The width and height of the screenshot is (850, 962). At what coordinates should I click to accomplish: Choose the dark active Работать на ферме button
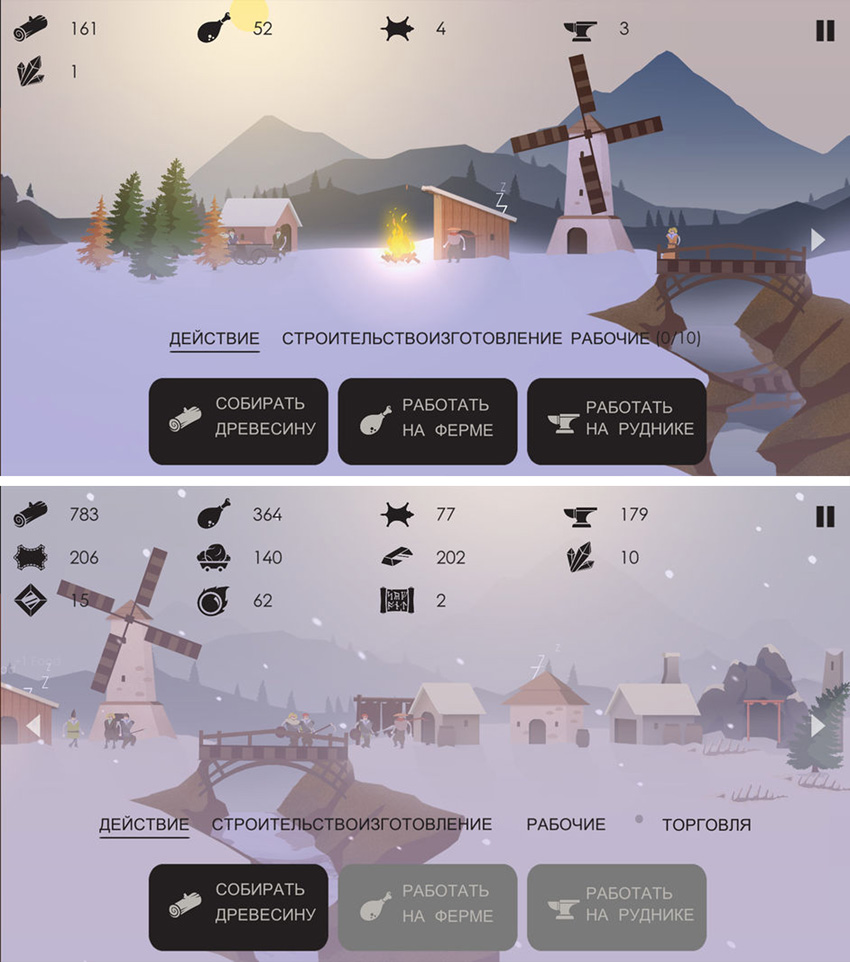tap(427, 420)
